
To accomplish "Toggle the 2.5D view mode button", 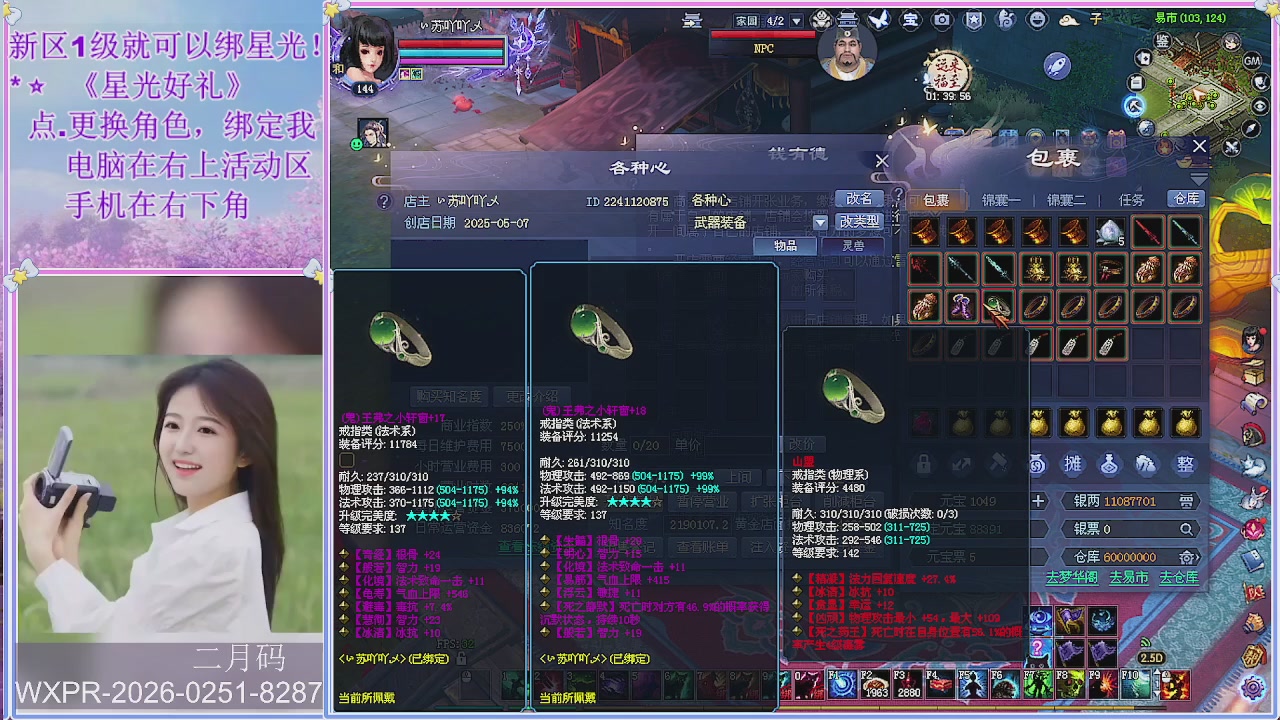I will click(1150, 658).
